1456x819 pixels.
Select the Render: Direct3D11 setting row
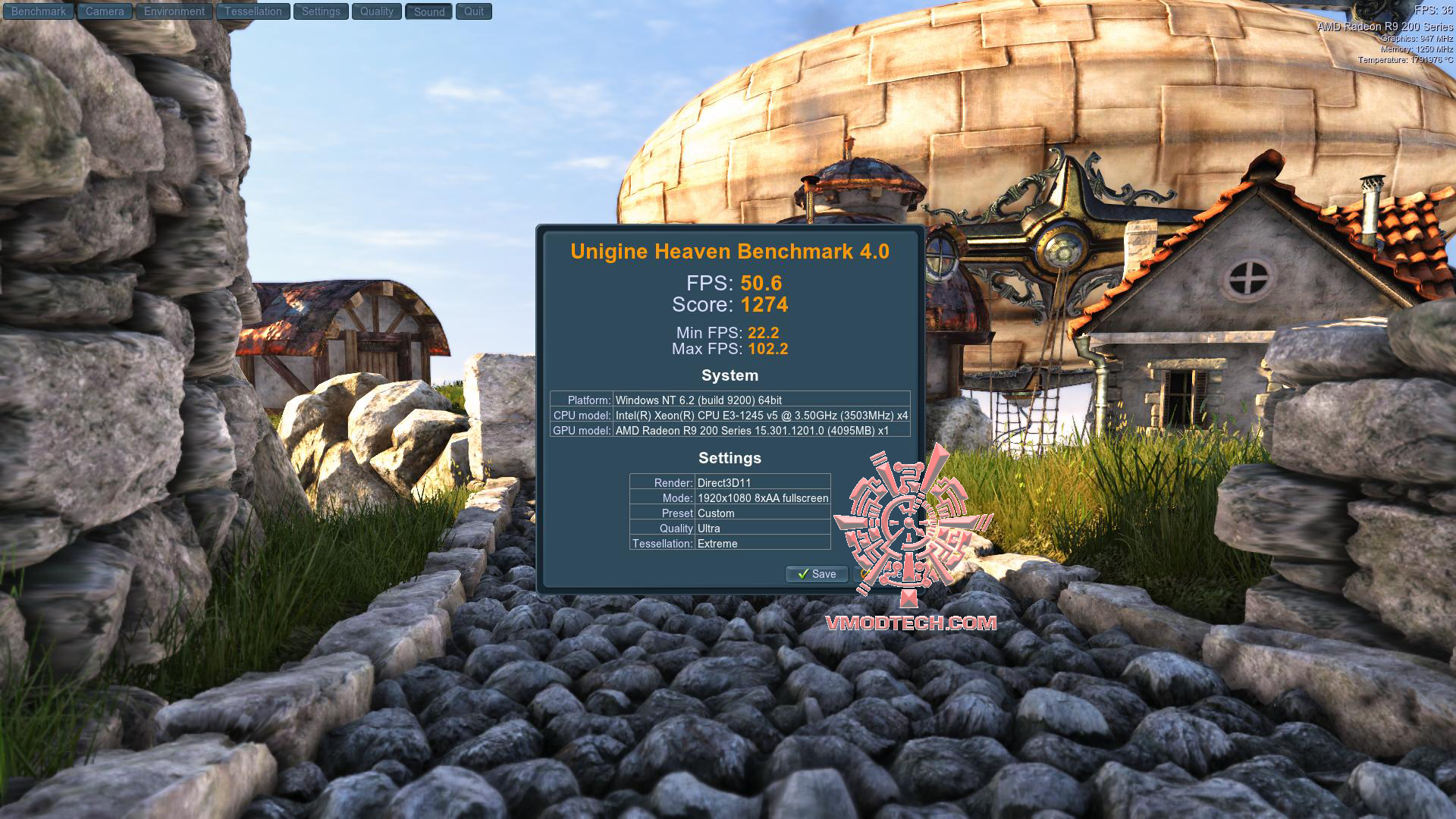click(x=729, y=482)
